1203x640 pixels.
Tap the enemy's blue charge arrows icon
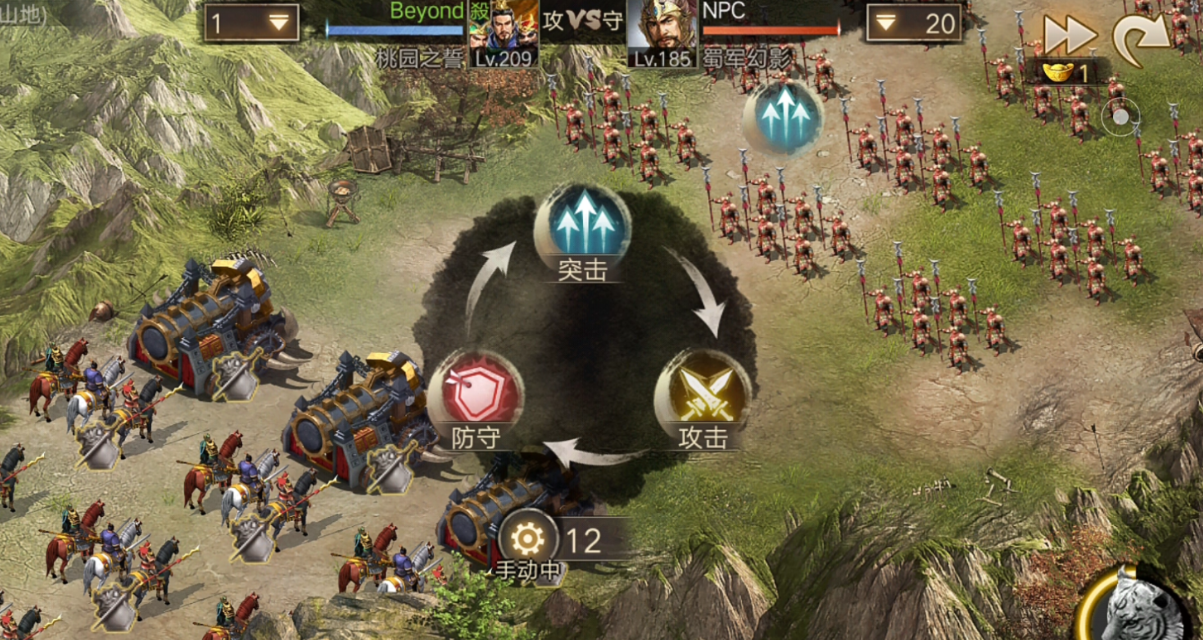(784, 116)
